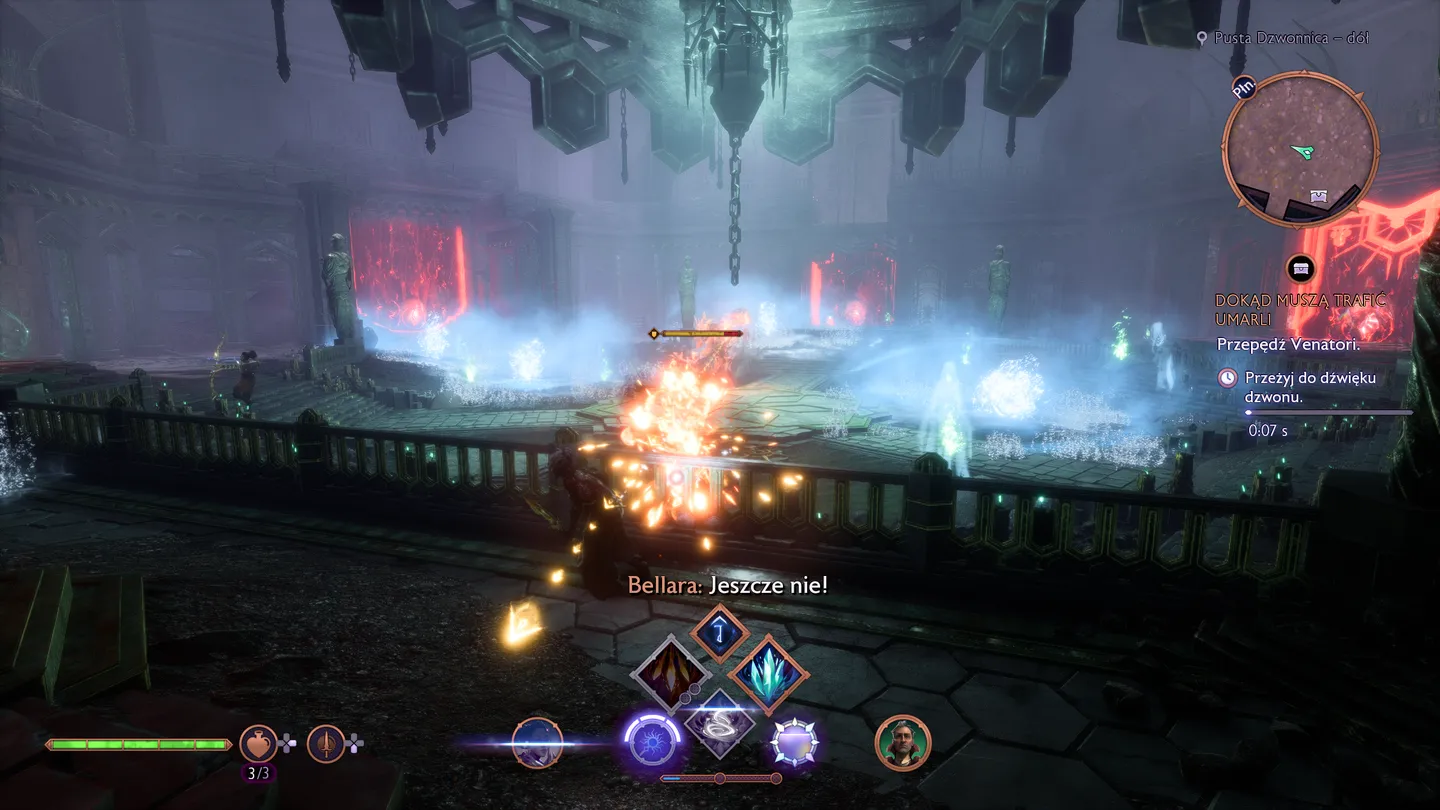Click the spiked purple orb icon
The image size is (1440, 810).
pyautogui.click(x=795, y=744)
